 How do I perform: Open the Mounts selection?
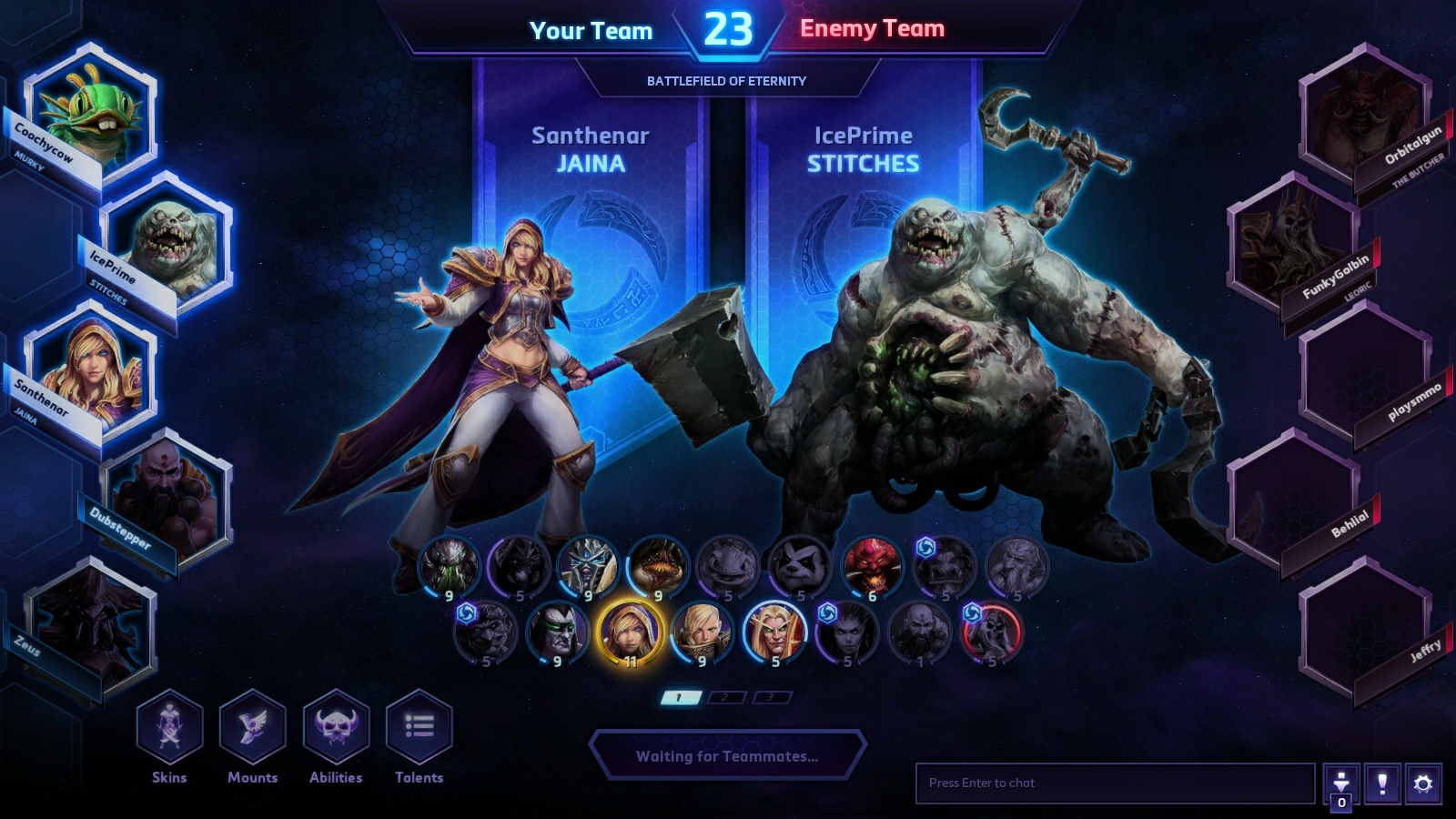click(x=252, y=727)
